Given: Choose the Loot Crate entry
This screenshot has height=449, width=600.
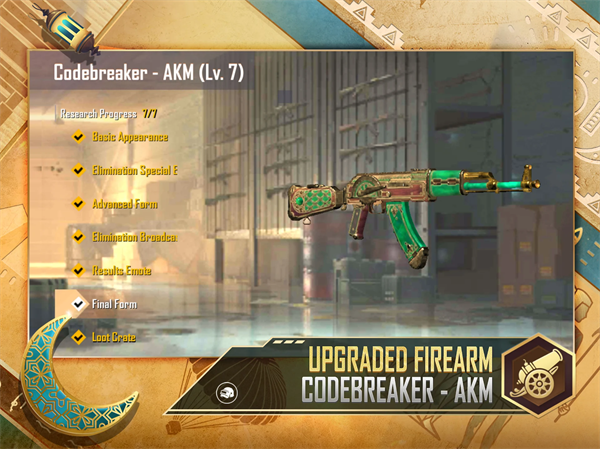Looking at the screenshot, I should coord(113,337).
